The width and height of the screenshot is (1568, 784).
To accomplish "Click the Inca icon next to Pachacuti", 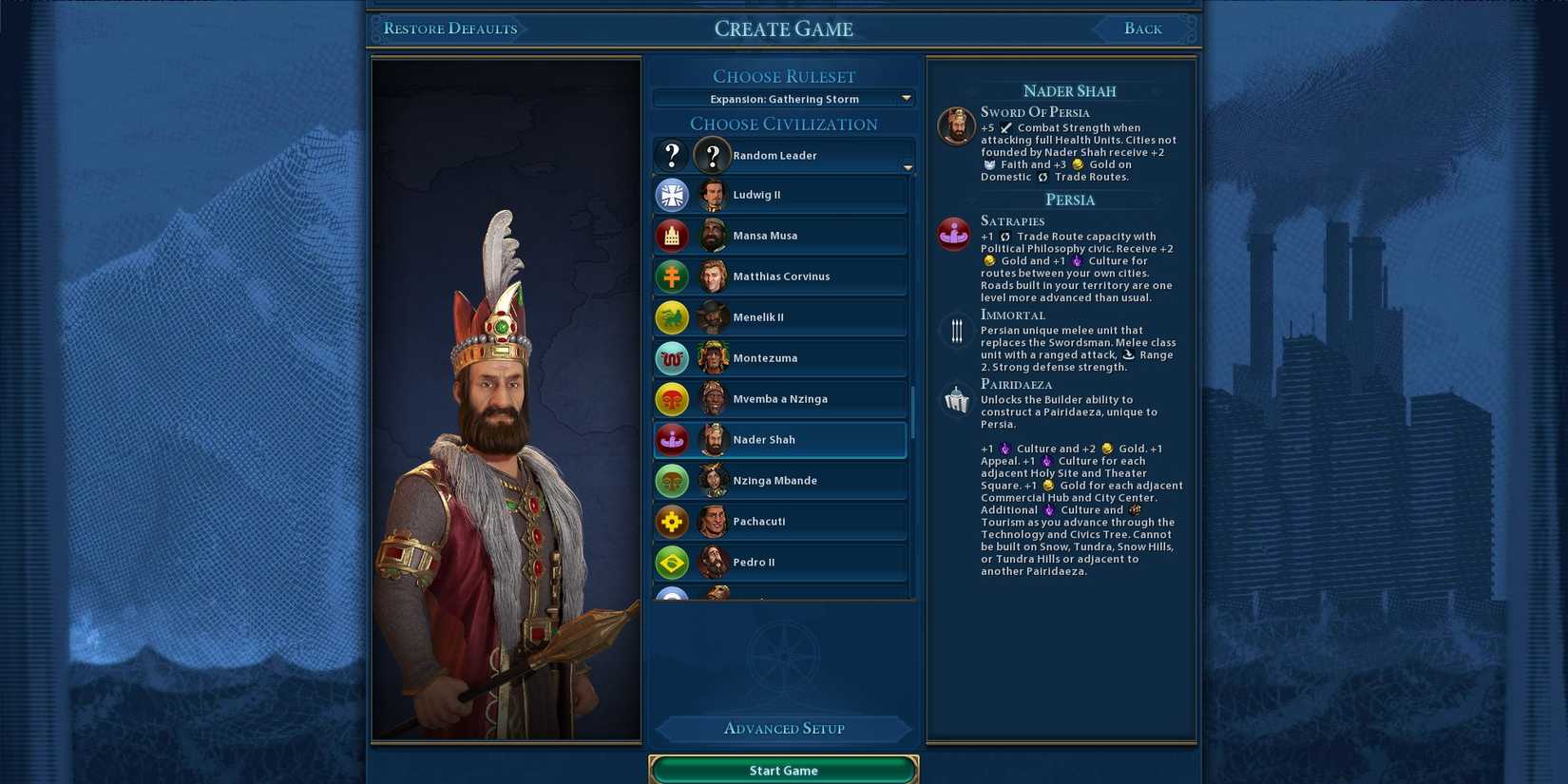I will coord(673,521).
